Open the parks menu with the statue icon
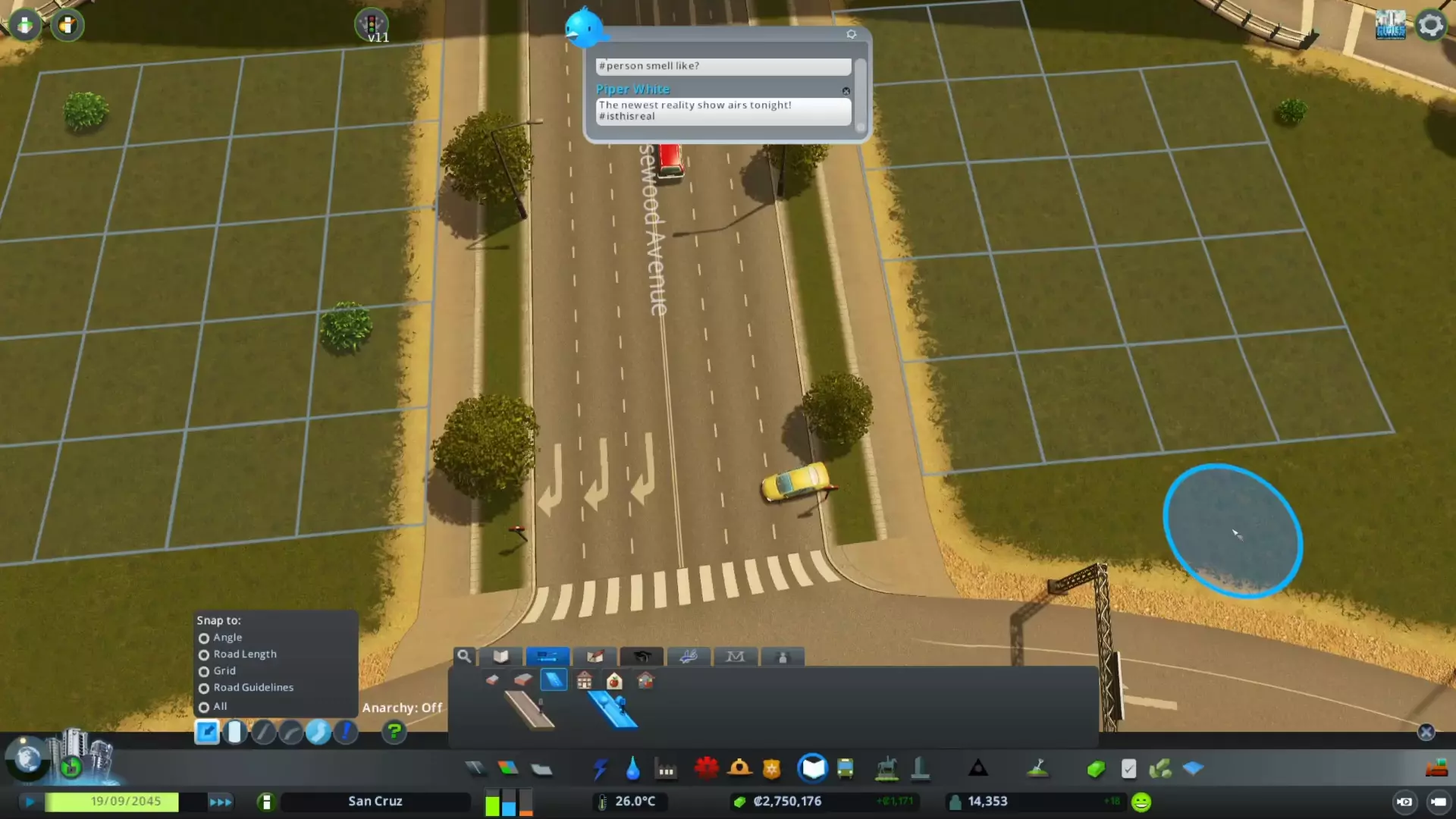The height and width of the screenshot is (819, 1456). (x=886, y=768)
